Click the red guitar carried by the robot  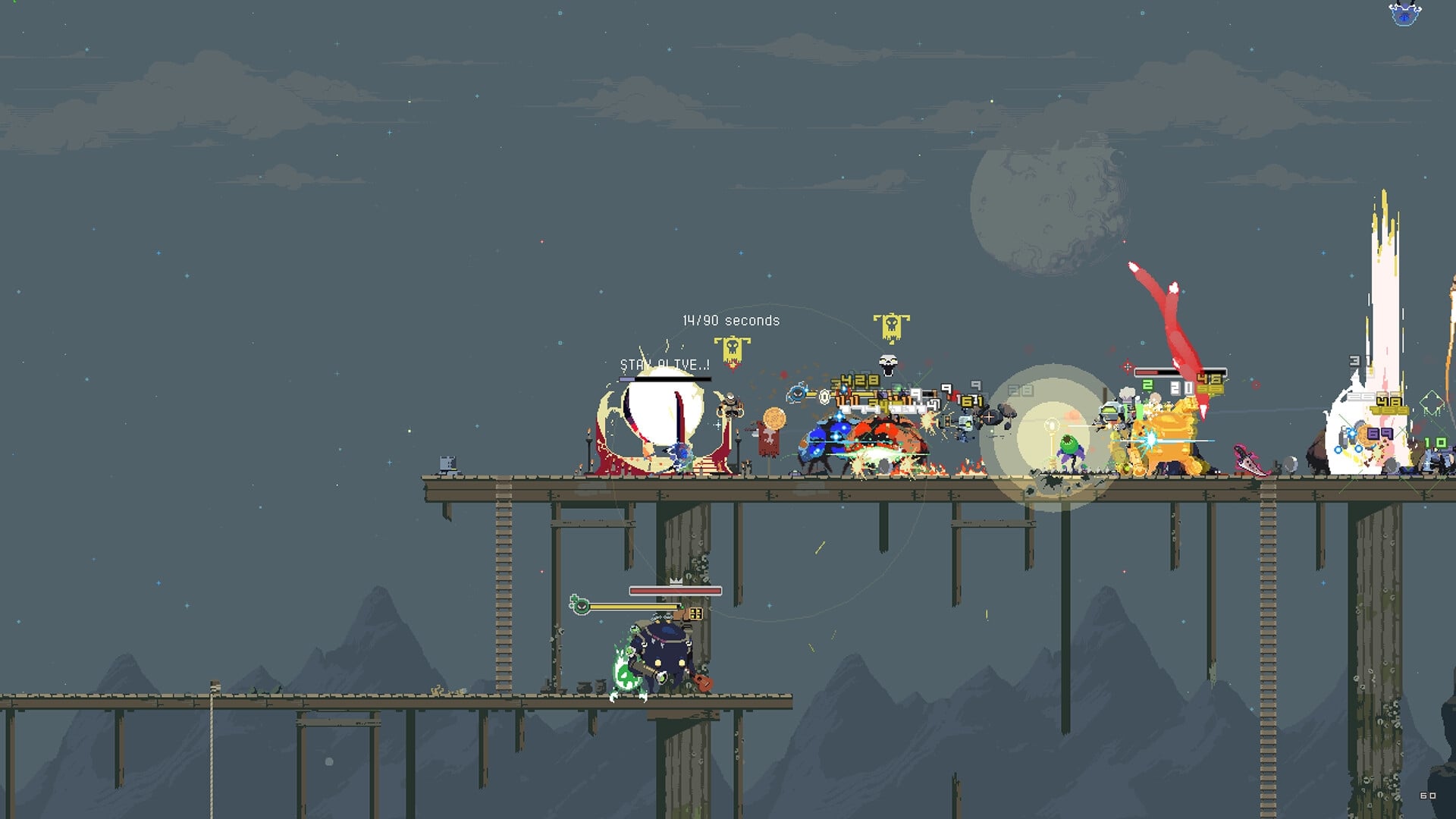pyautogui.click(x=702, y=683)
